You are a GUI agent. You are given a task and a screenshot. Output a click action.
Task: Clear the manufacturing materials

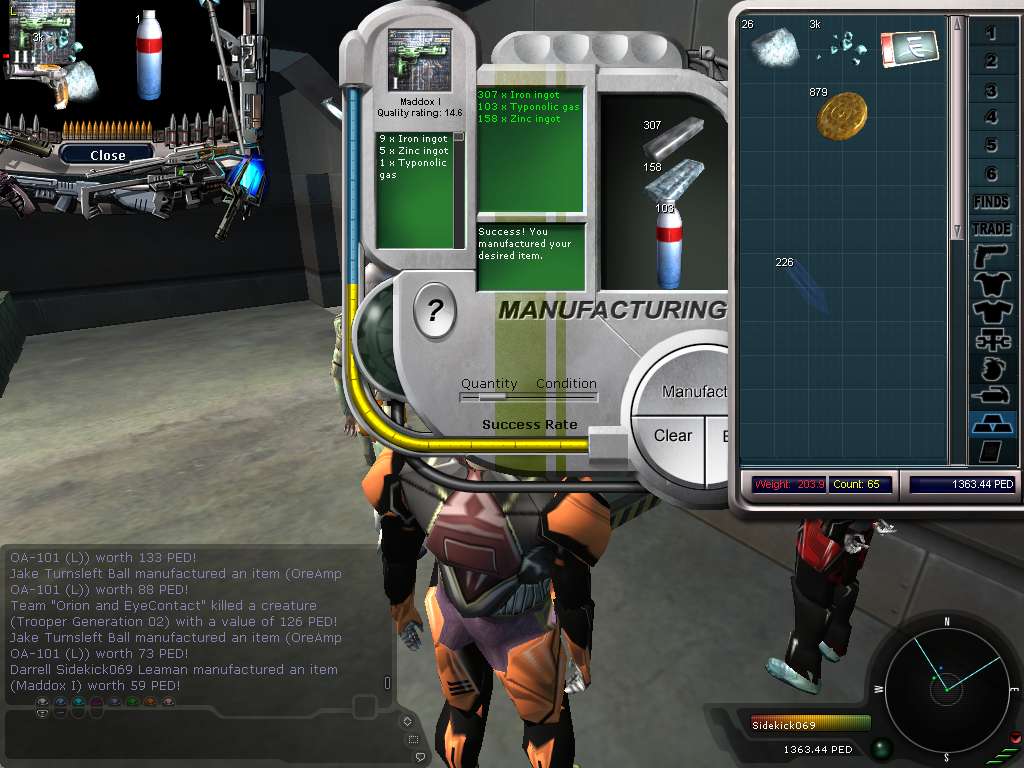coord(672,436)
